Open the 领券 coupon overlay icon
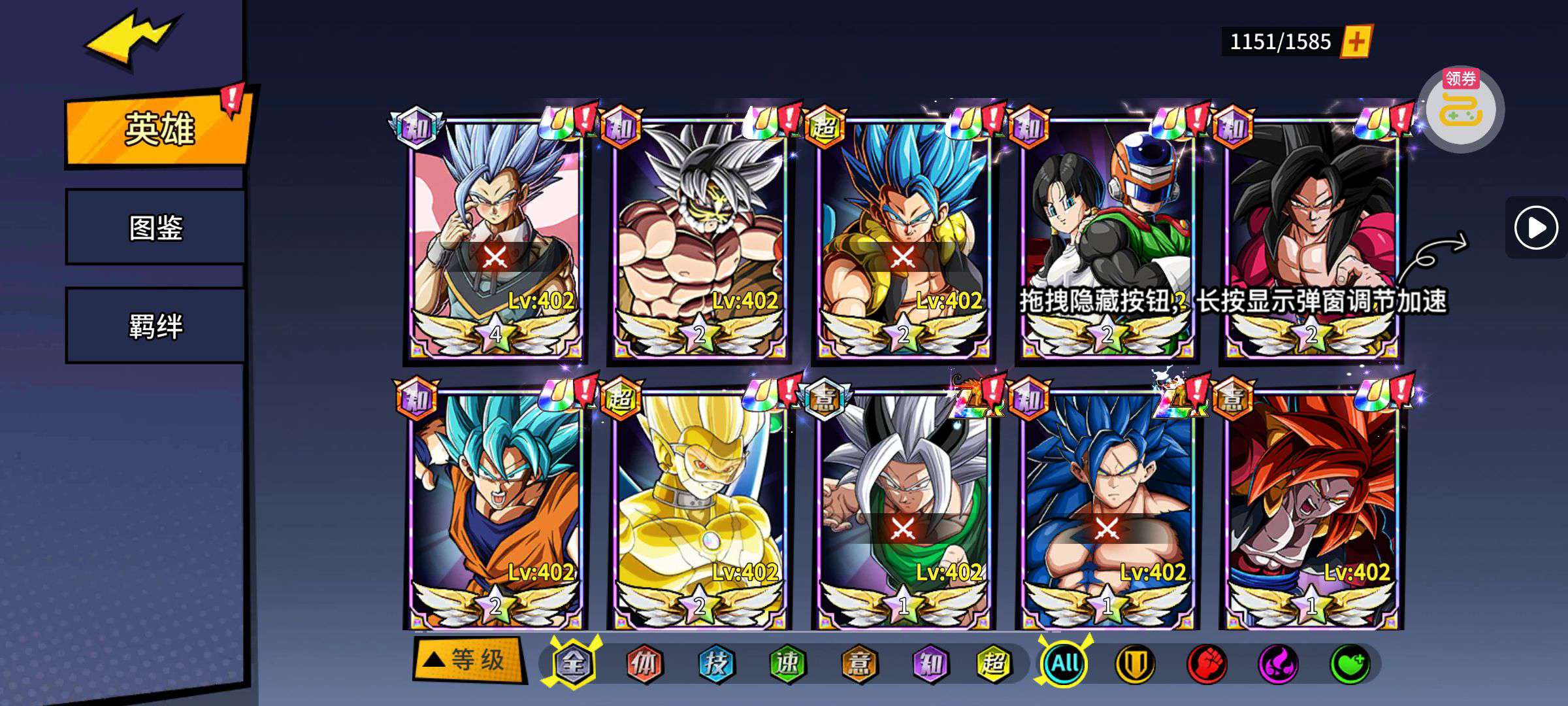The height and width of the screenshot is (706, 1568). 1461,109
